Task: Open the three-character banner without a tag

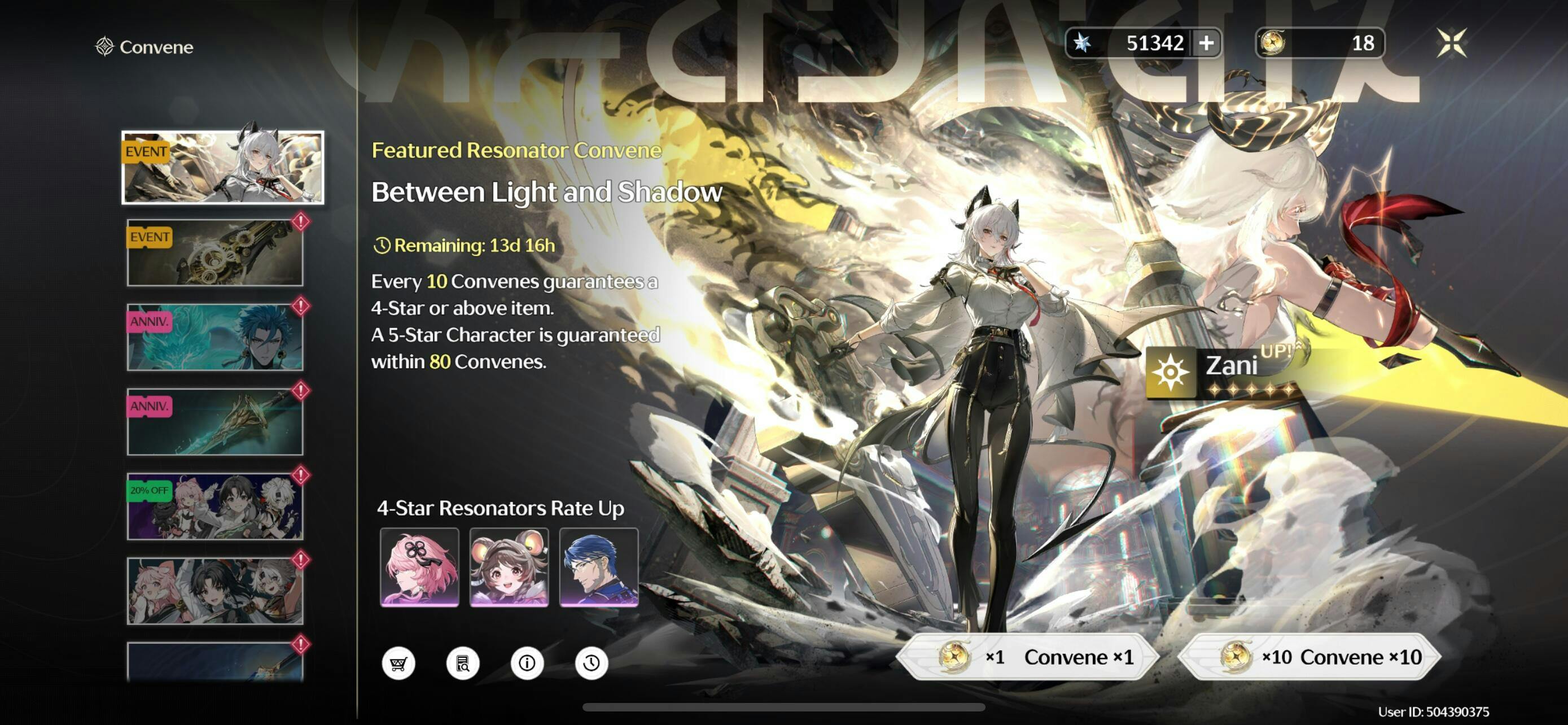Action: click(215, 591)
